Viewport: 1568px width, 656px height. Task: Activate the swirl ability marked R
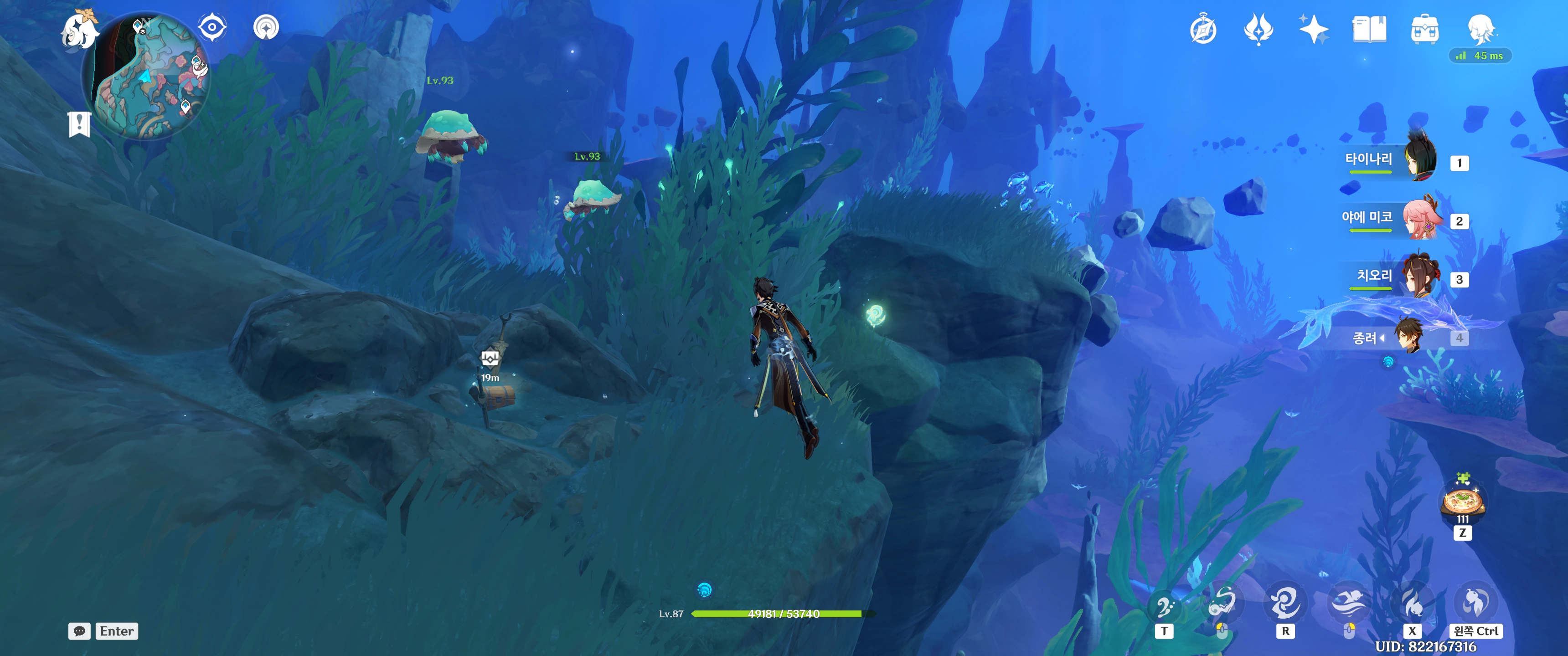pyautogui.click(x=1285, y=604)
